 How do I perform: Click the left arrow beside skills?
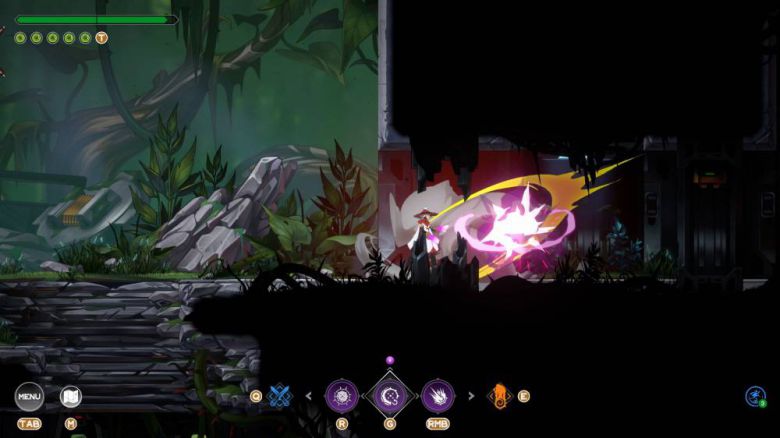click(x=309, y=396)
